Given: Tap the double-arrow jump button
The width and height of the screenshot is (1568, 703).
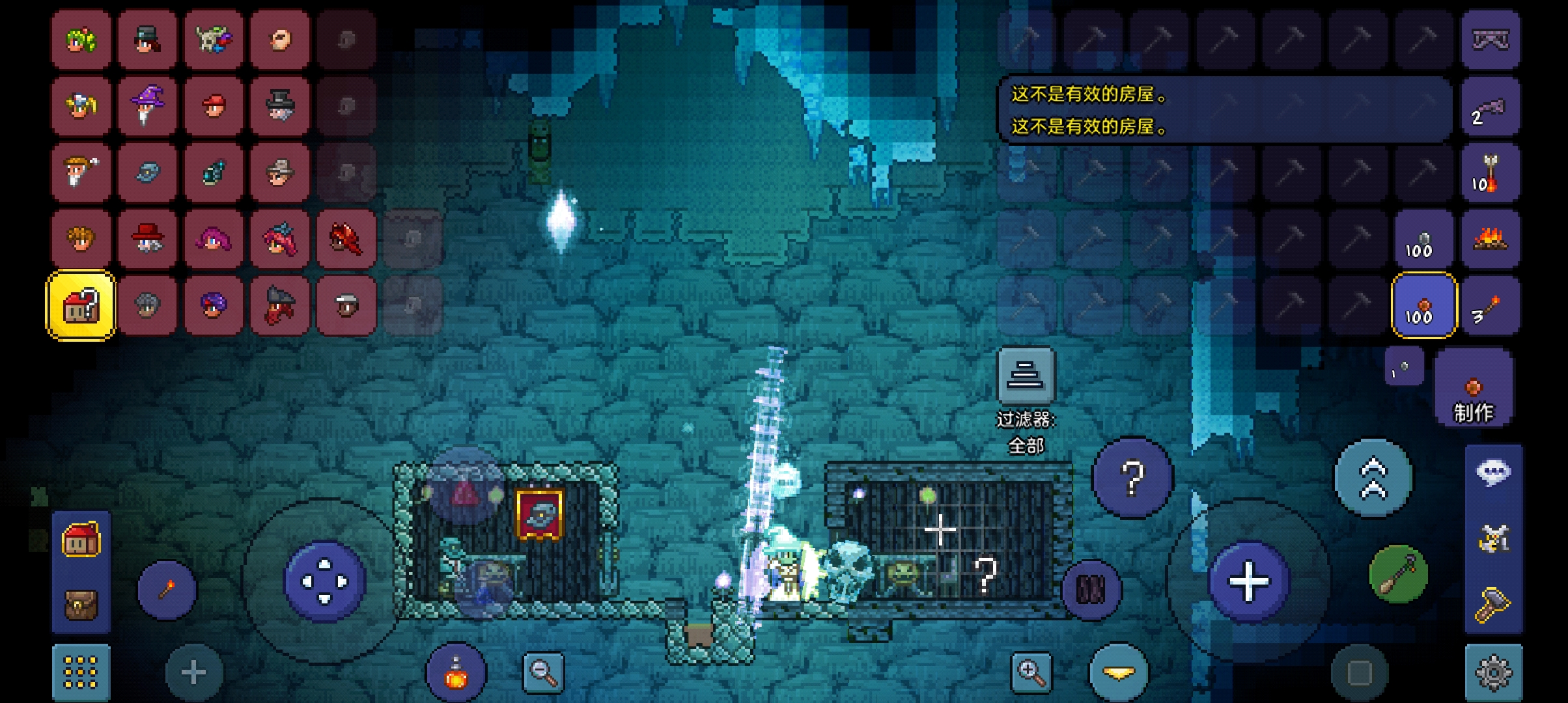Looking at the screenshot, I should coord(1373,478).
